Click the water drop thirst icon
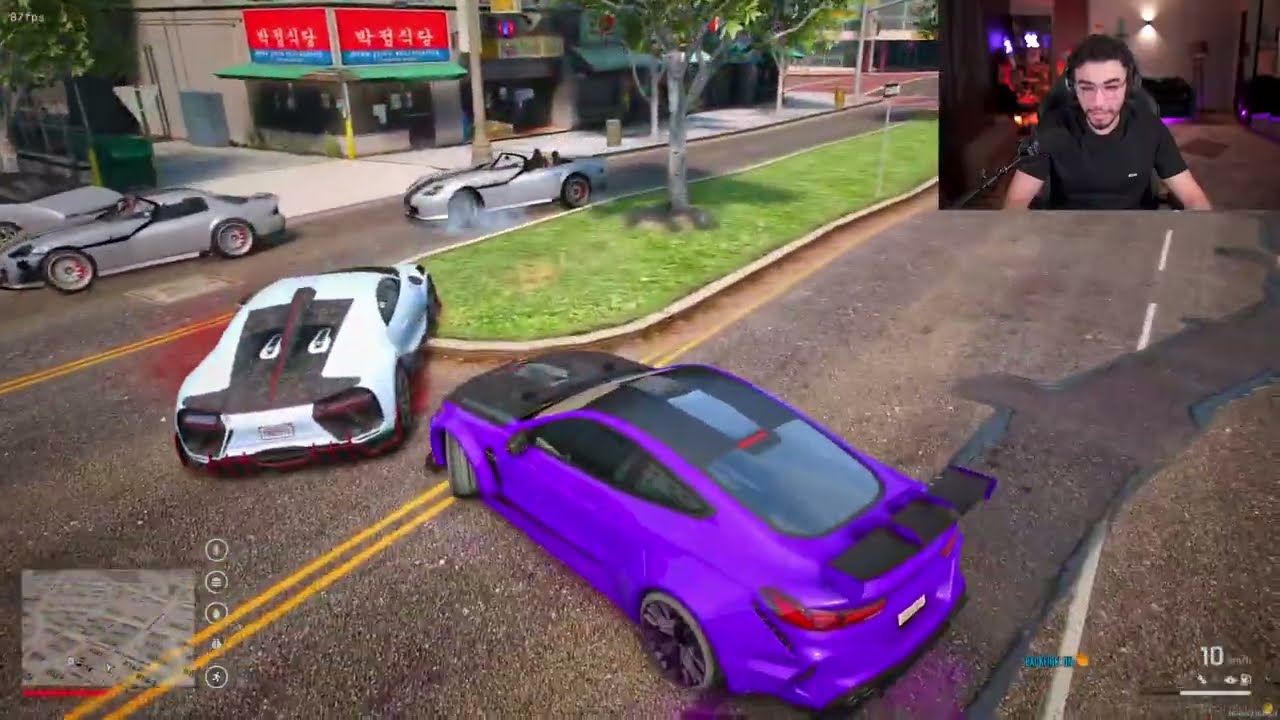The width and height of the screenshot is (1280, 720). coord(216,613)
